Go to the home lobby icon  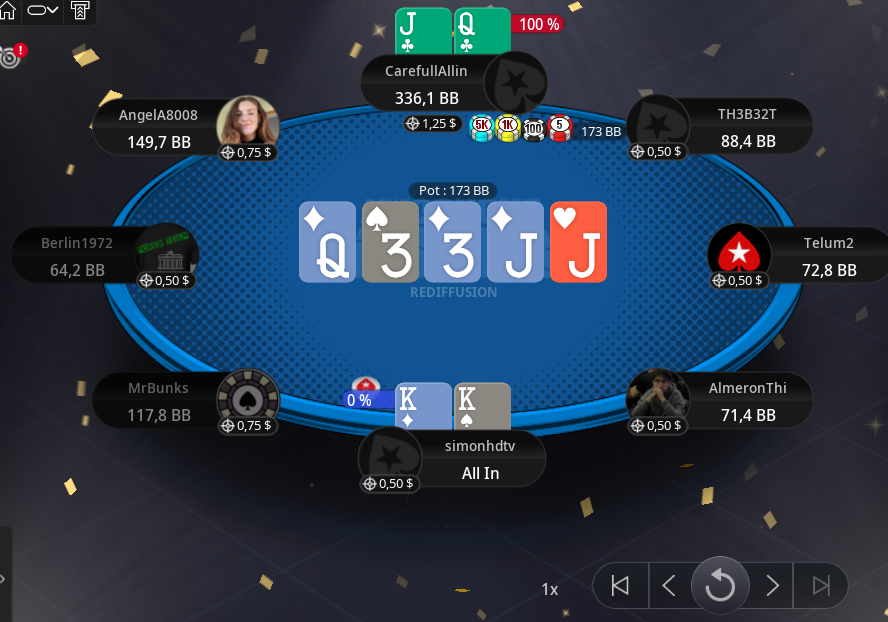tap(8, 10)
